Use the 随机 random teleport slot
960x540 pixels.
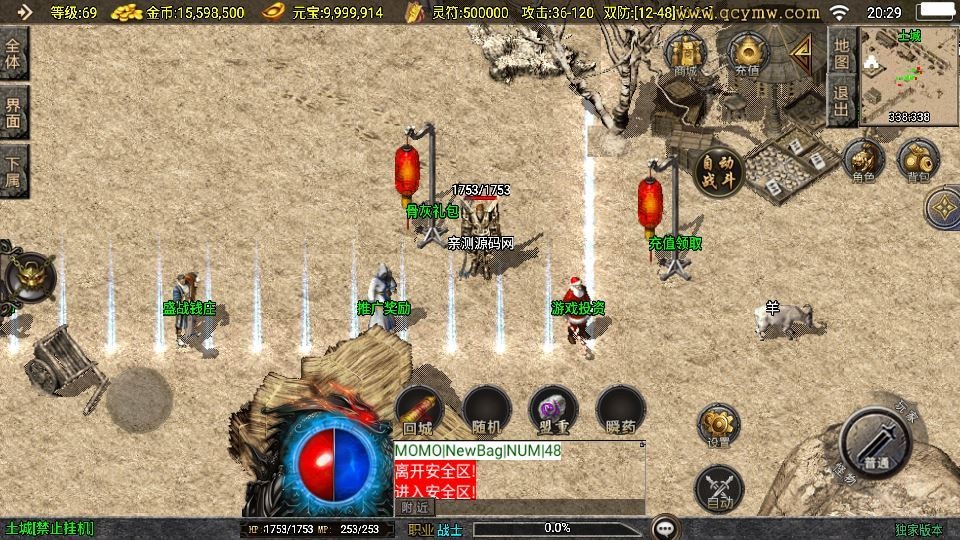click(x=487, y=410)
